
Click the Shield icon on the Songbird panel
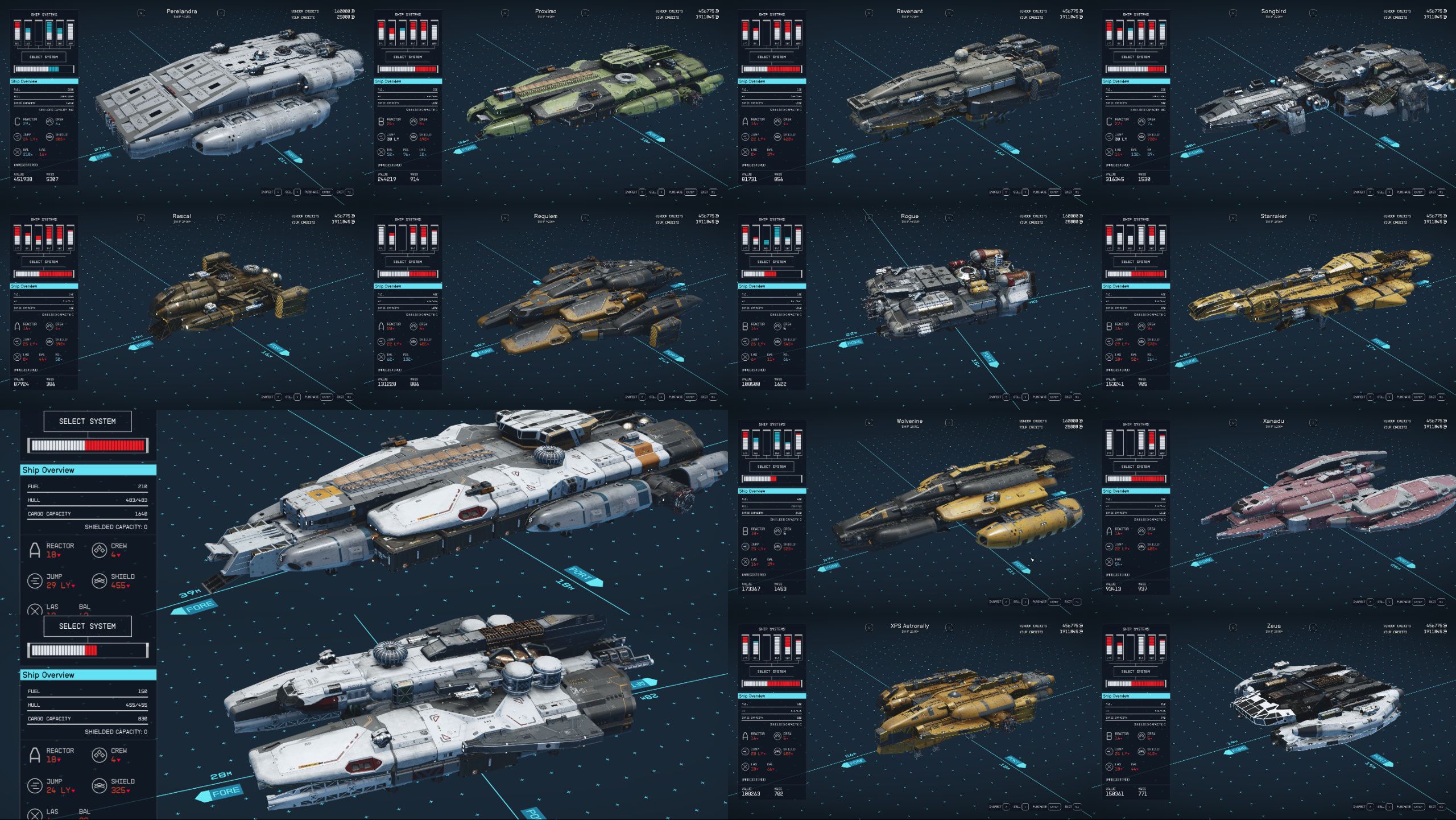point(1141,137)
